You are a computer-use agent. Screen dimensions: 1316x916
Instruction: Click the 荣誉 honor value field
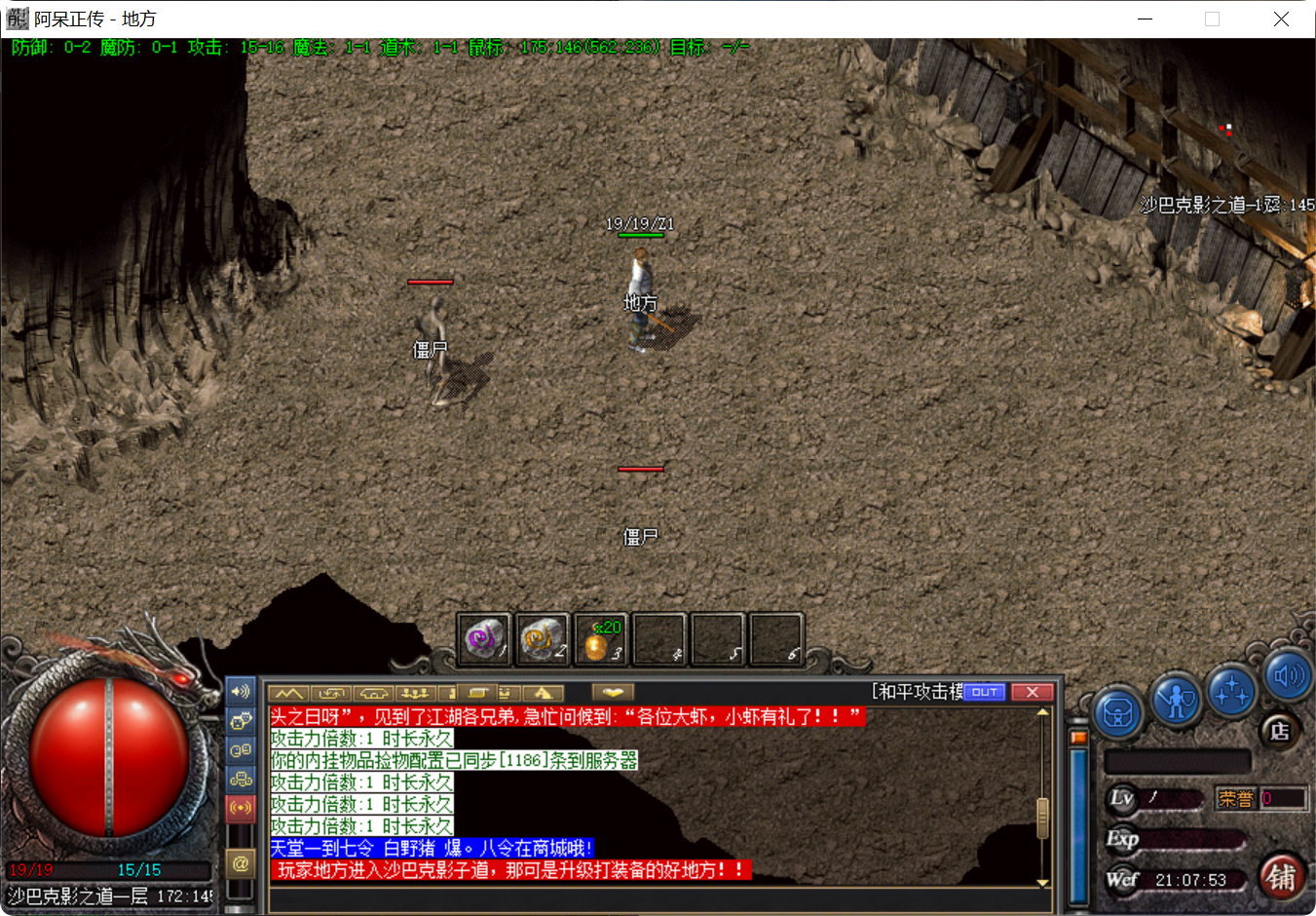(x=1281, y=798)
